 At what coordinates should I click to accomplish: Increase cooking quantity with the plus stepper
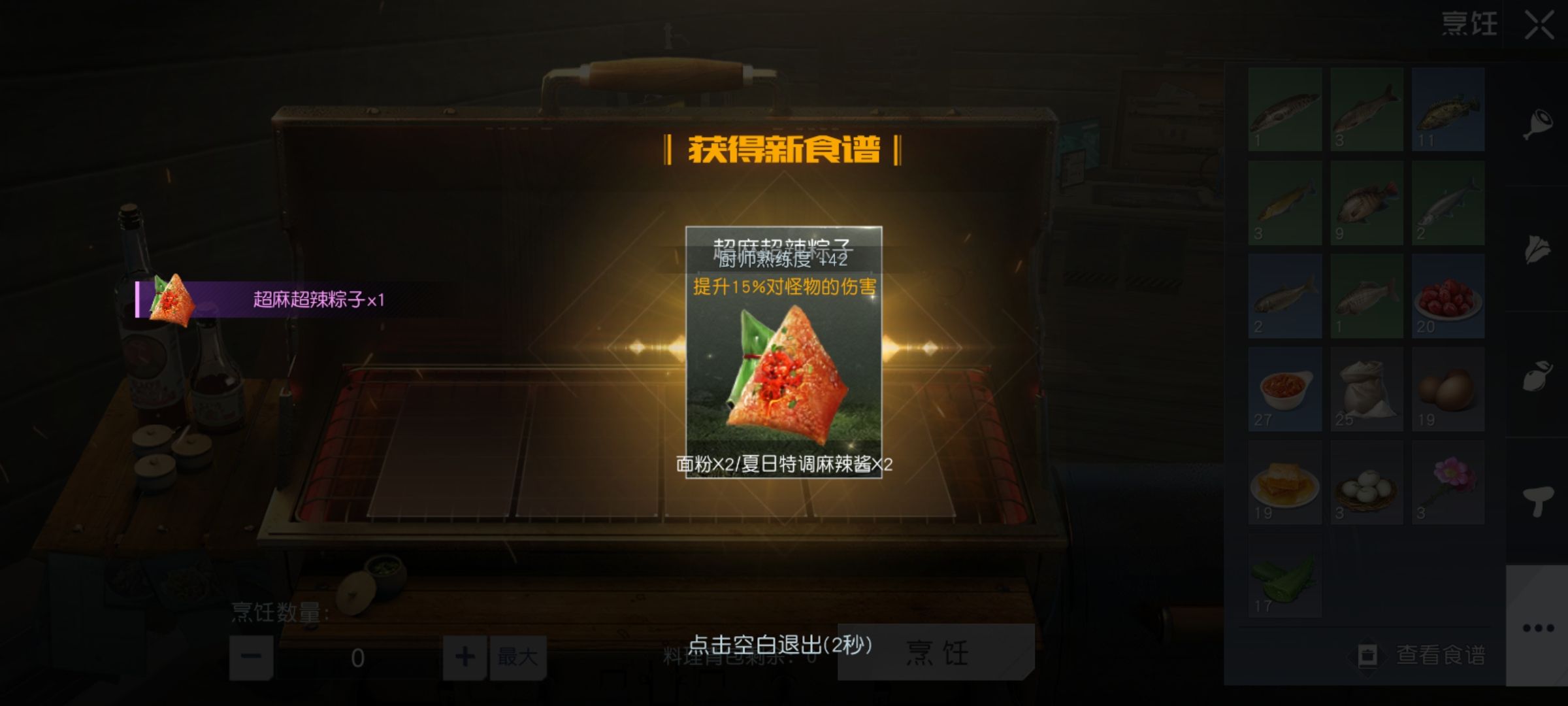click(x=464, y=658)
